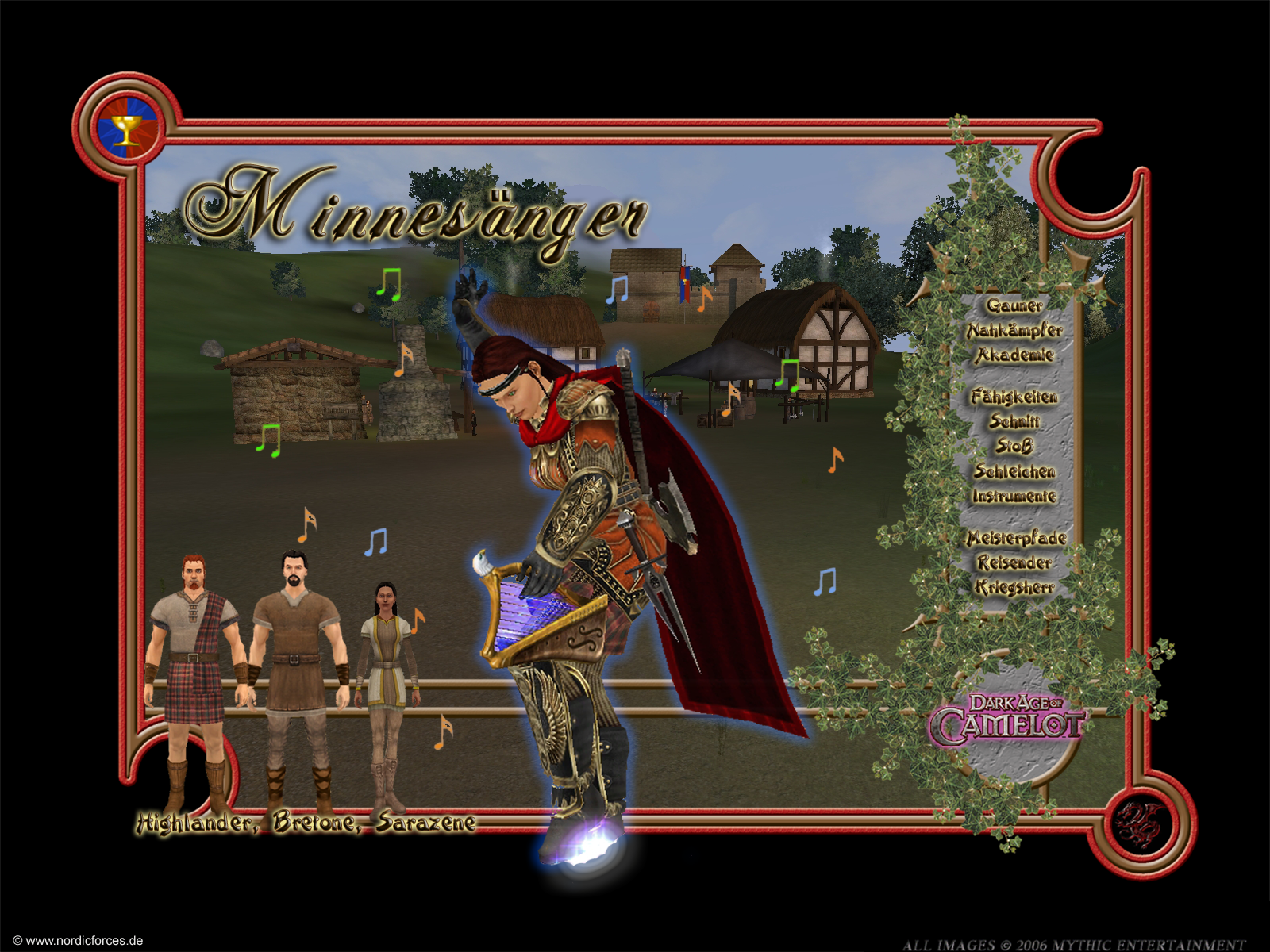Image resolution: width=1270 pixels, height=952 pixels.
Task: Select the Schnitt skill entry
Action: coord(1014,421)
